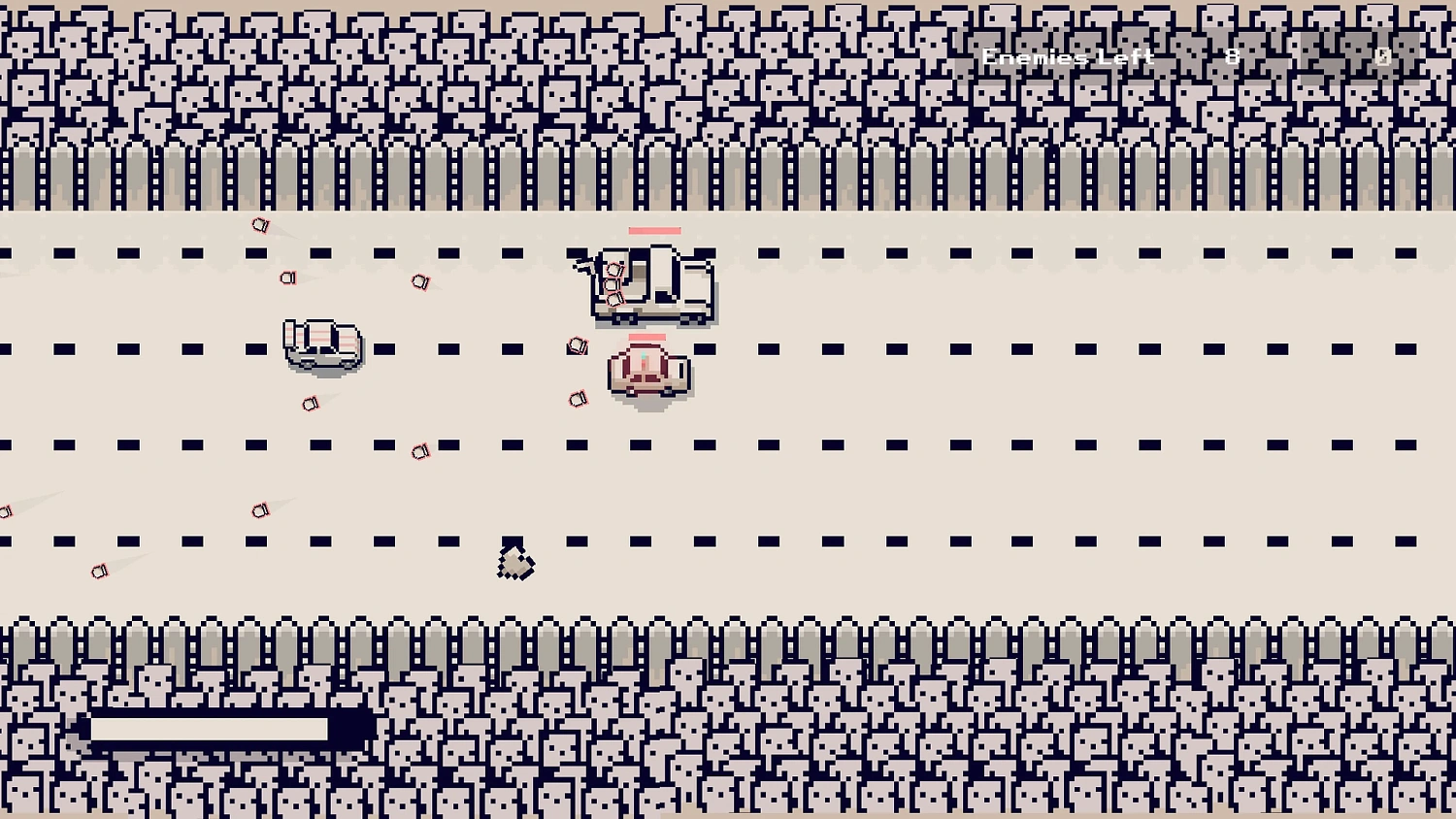Viewport: 1456px width, 819px height.
Task: Click the casing in the bottom-left road area
Action: [x=98, y=570]
